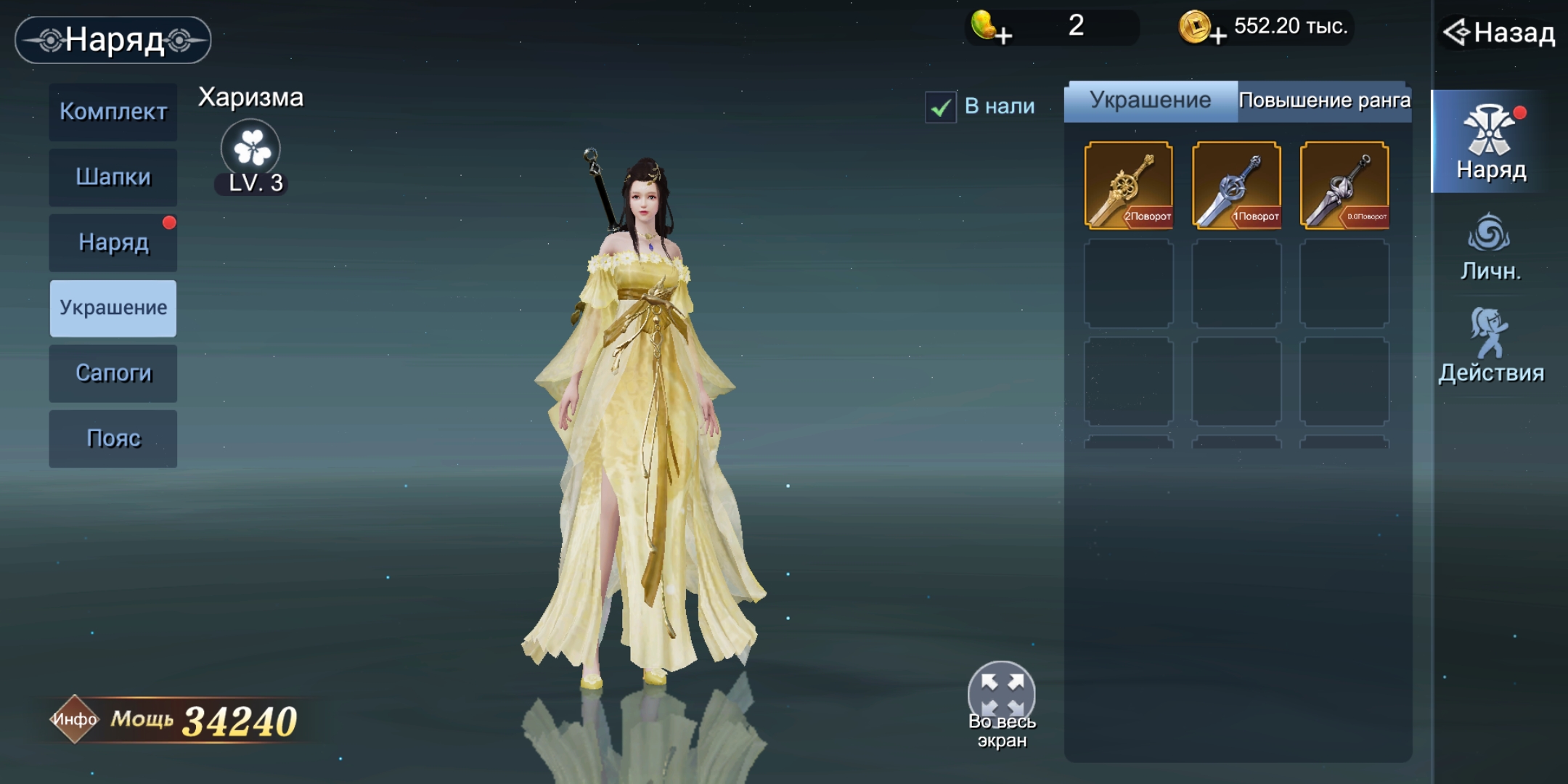
Task: Switch to the Повышение ранга tab
Action: click(1324, 101)
